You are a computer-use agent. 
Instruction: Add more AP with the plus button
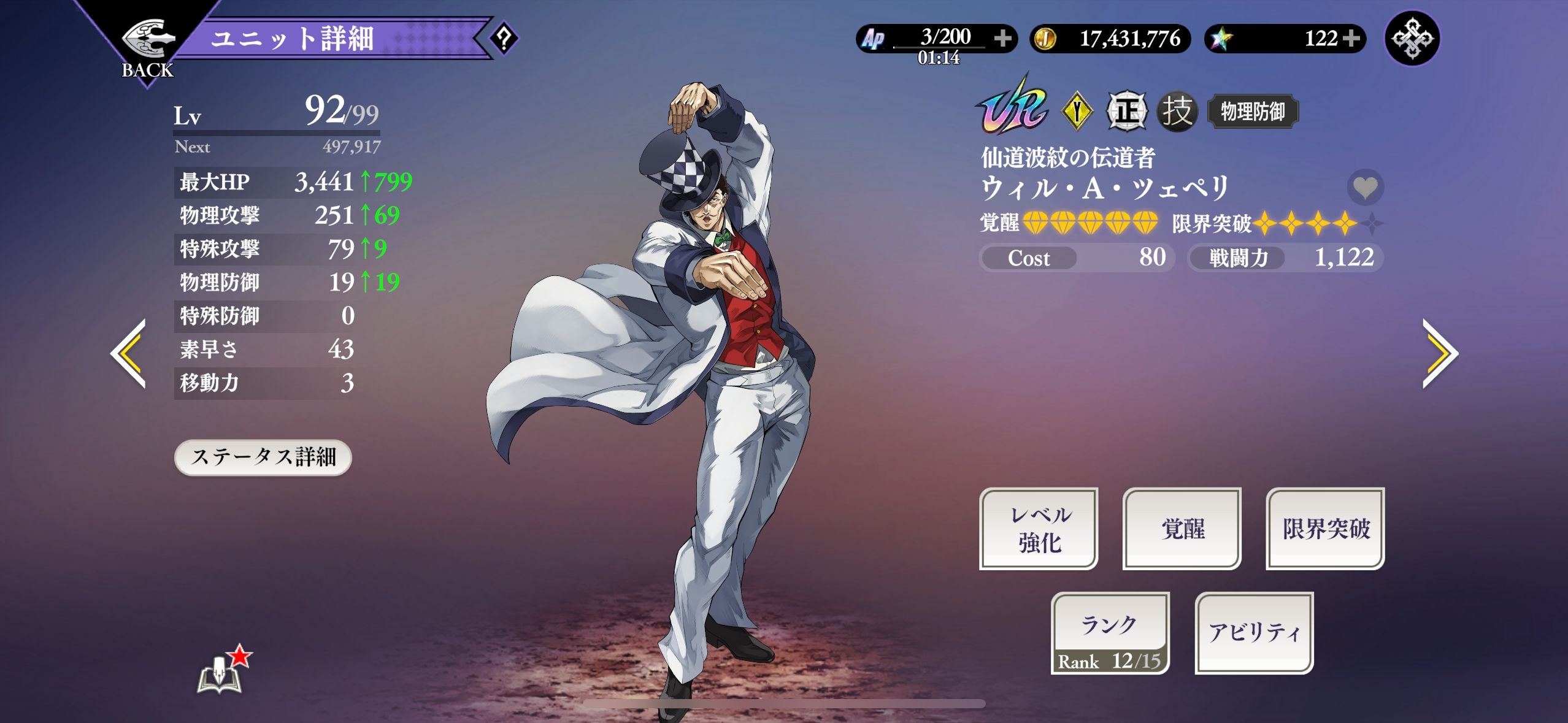pos(1002,39)
